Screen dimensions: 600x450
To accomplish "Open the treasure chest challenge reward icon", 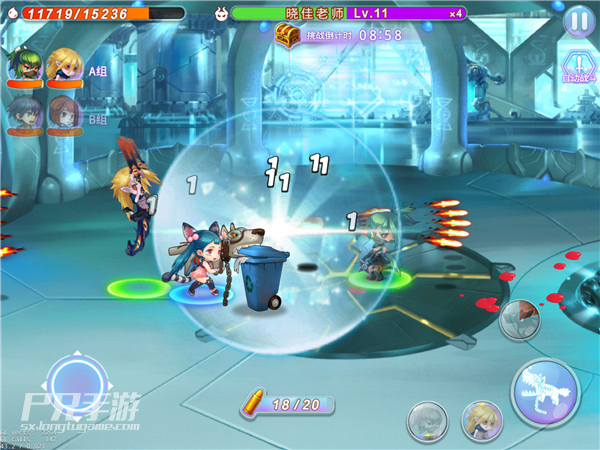I will 288,35.
